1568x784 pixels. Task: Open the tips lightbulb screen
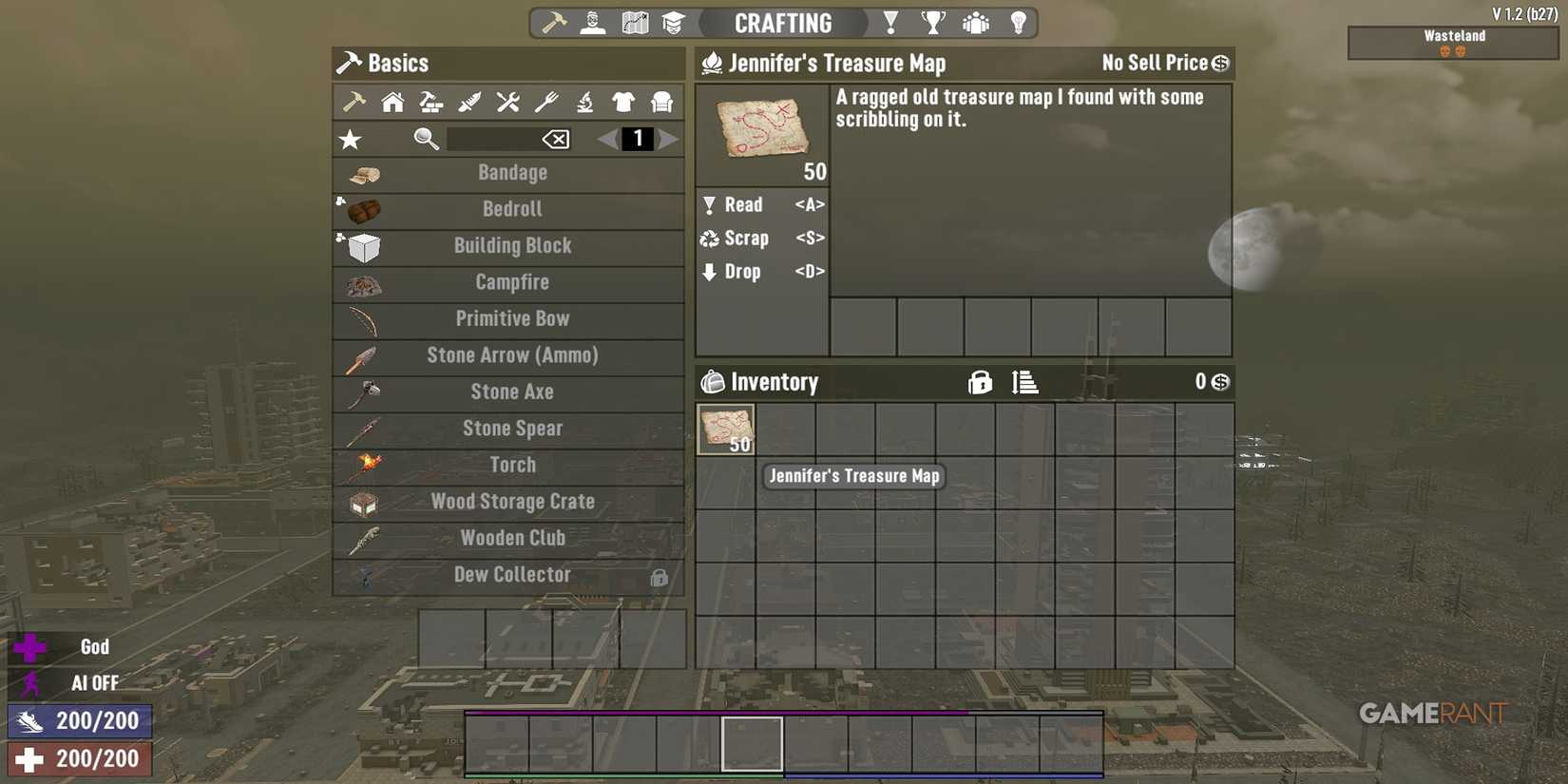1018,22
